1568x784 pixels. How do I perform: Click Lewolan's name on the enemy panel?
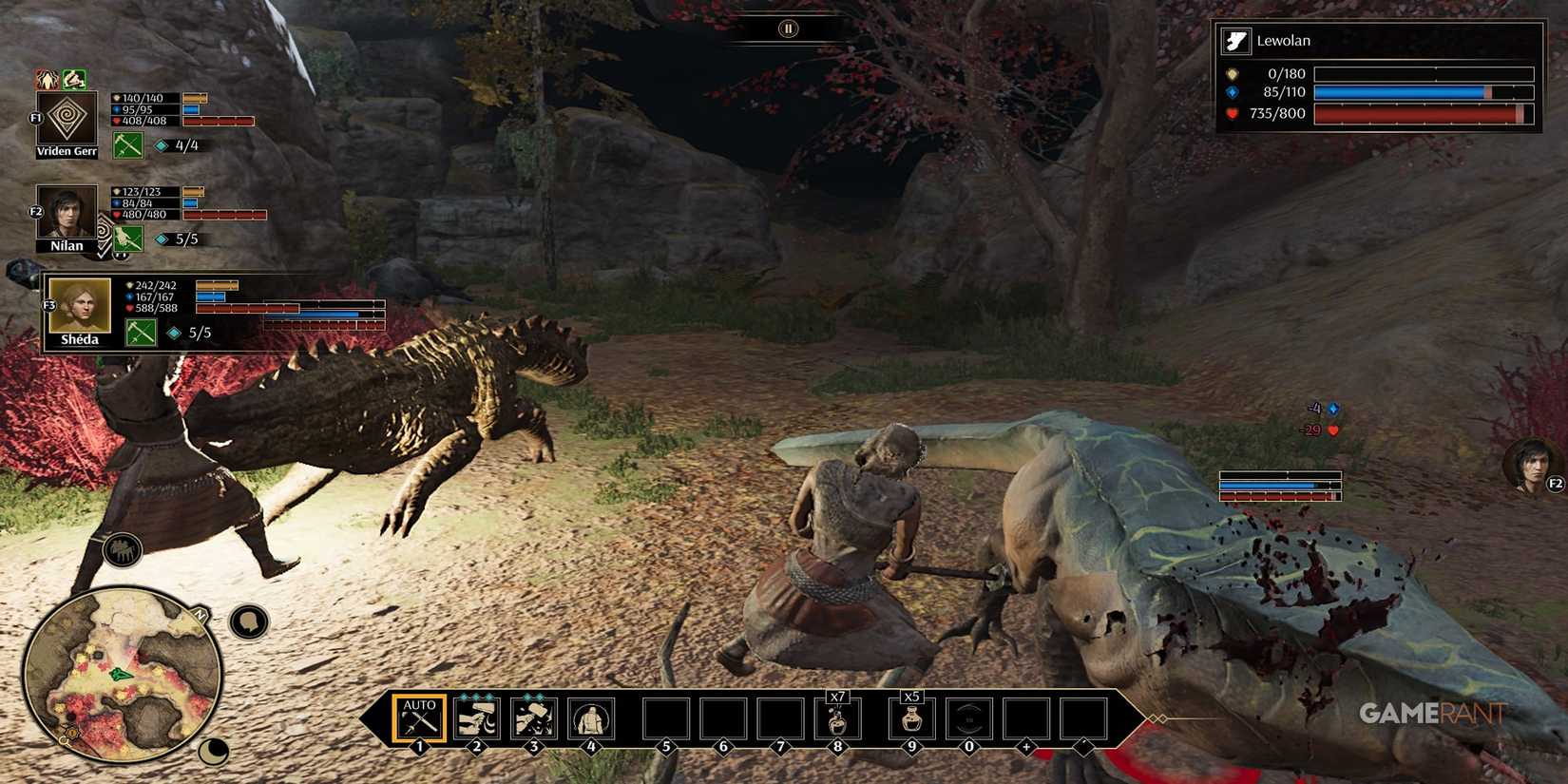pos(1285,41)
